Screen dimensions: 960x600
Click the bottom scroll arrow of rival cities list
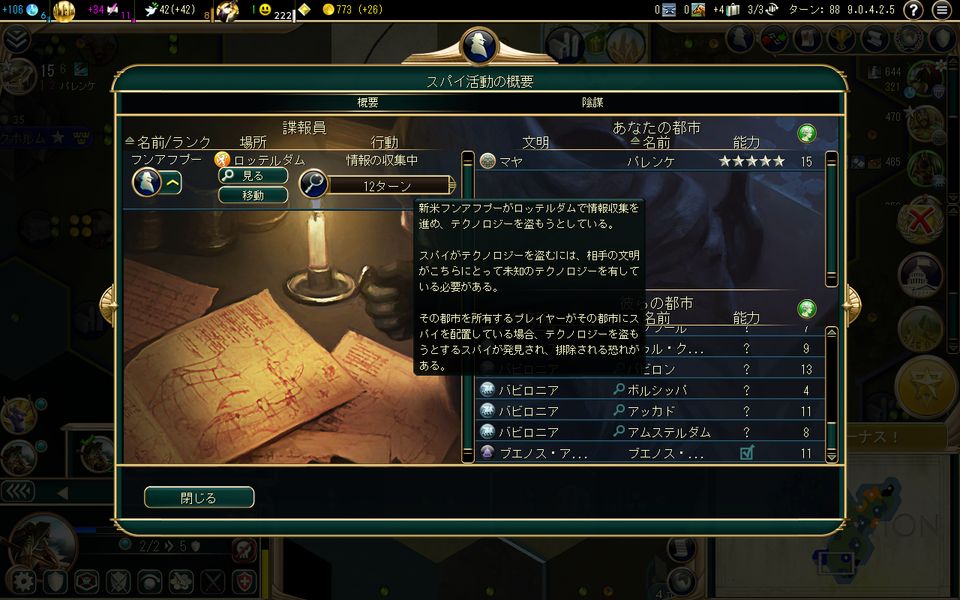pyautogui.click(x=831, y=455)
